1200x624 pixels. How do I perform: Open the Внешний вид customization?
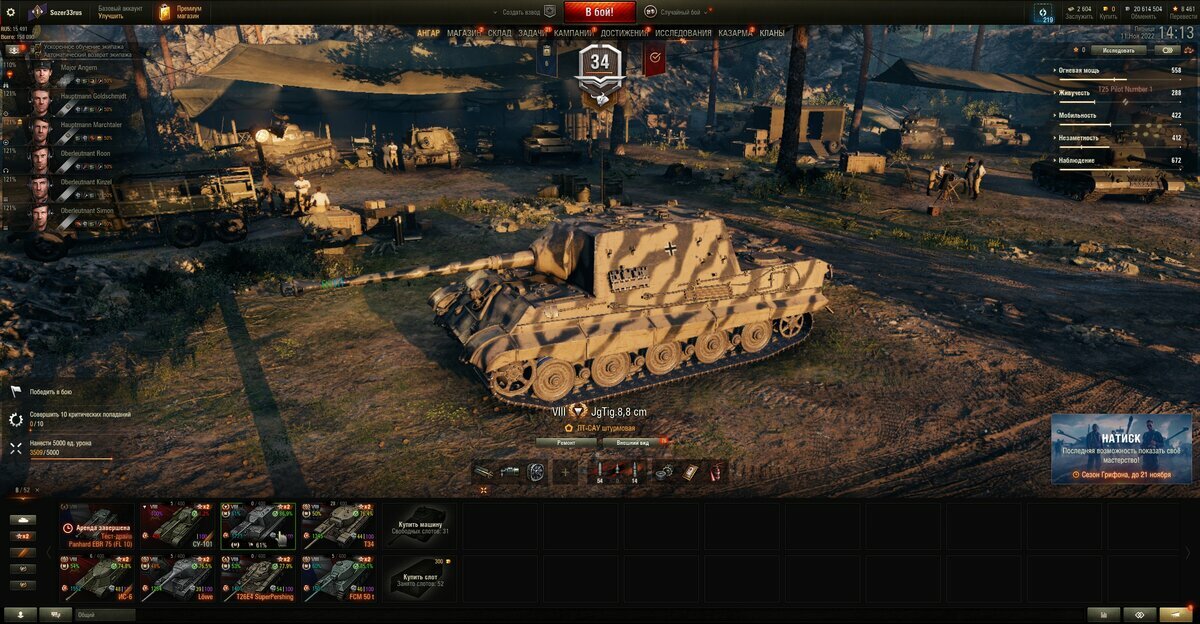point(634,441)
